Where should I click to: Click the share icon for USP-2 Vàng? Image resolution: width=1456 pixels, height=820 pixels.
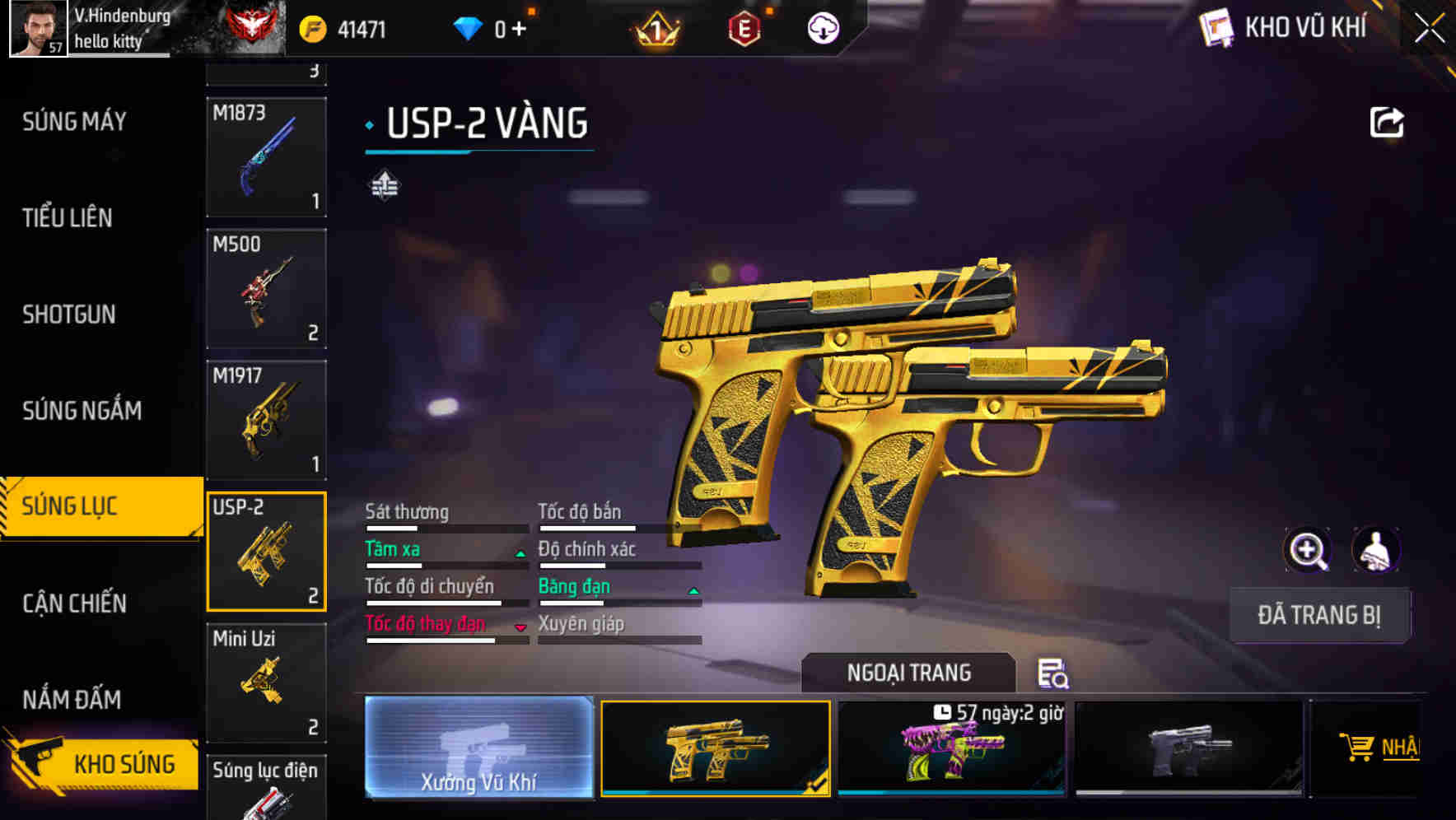(1386, 123)
